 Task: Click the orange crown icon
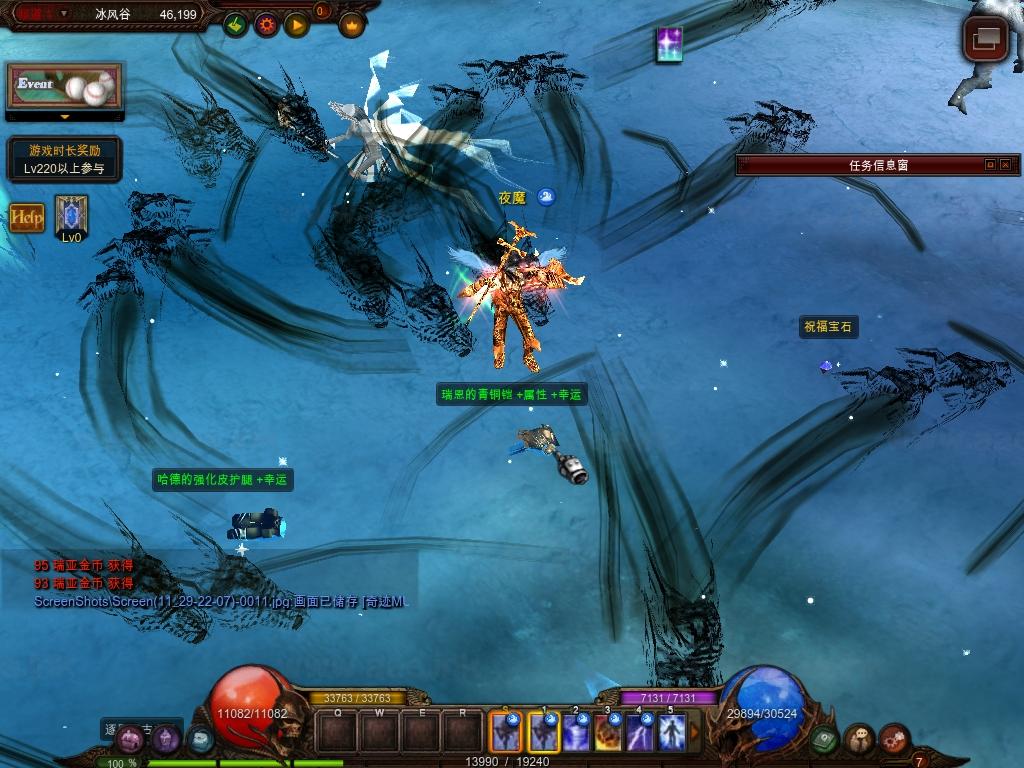[x=352, y=24]
